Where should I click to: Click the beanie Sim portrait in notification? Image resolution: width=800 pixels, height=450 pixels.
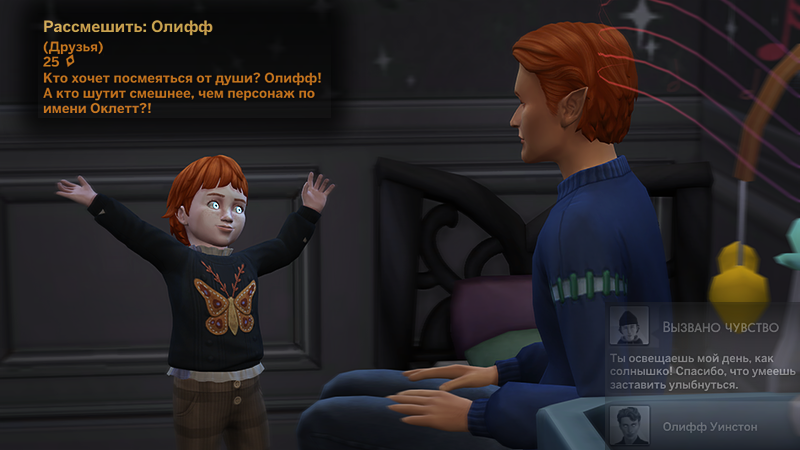point(630,326)
